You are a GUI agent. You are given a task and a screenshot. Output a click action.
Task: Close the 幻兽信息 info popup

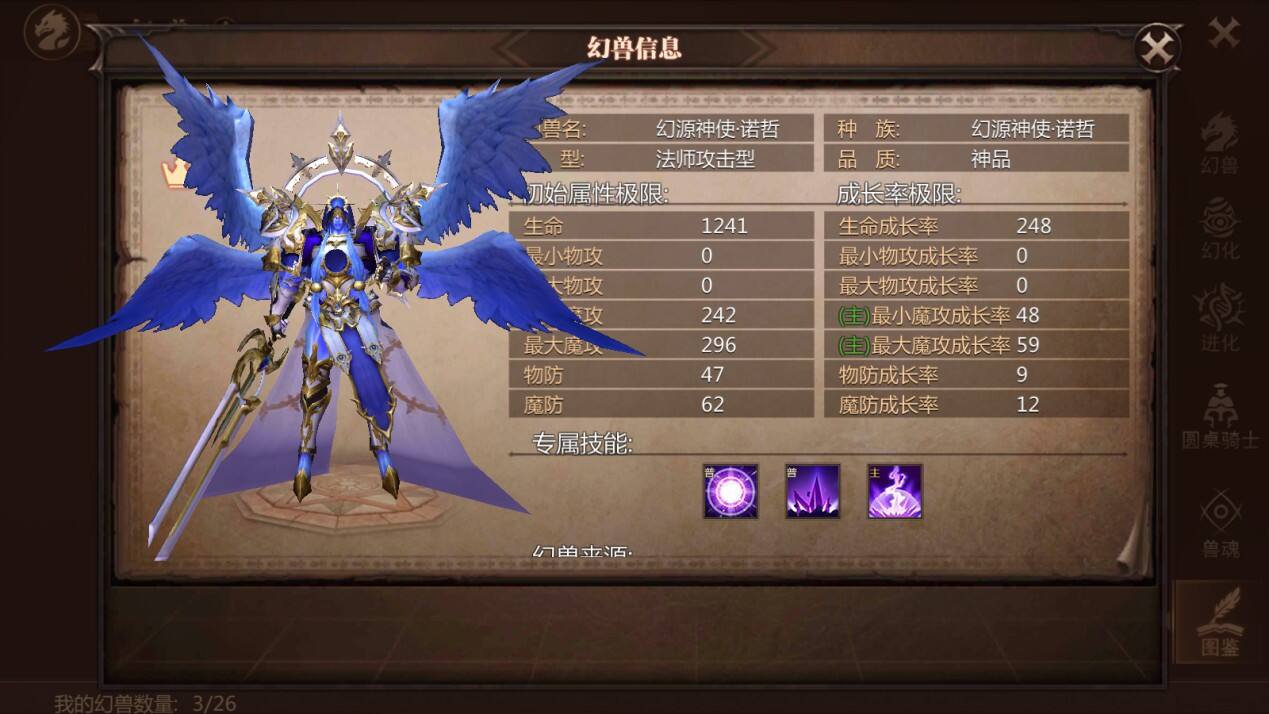[1157, 47]
